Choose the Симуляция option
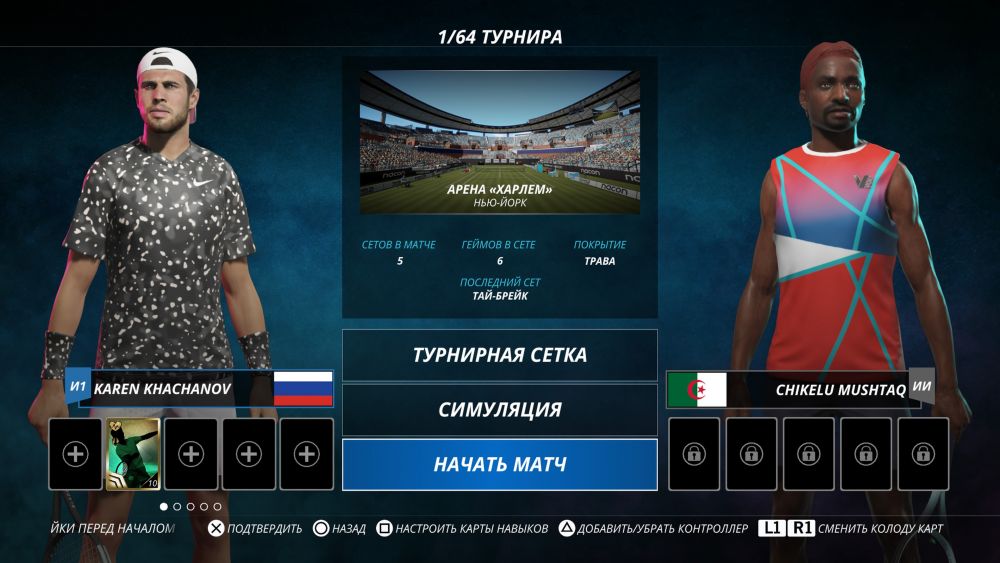1000x563 pixels. click(499, 410)
